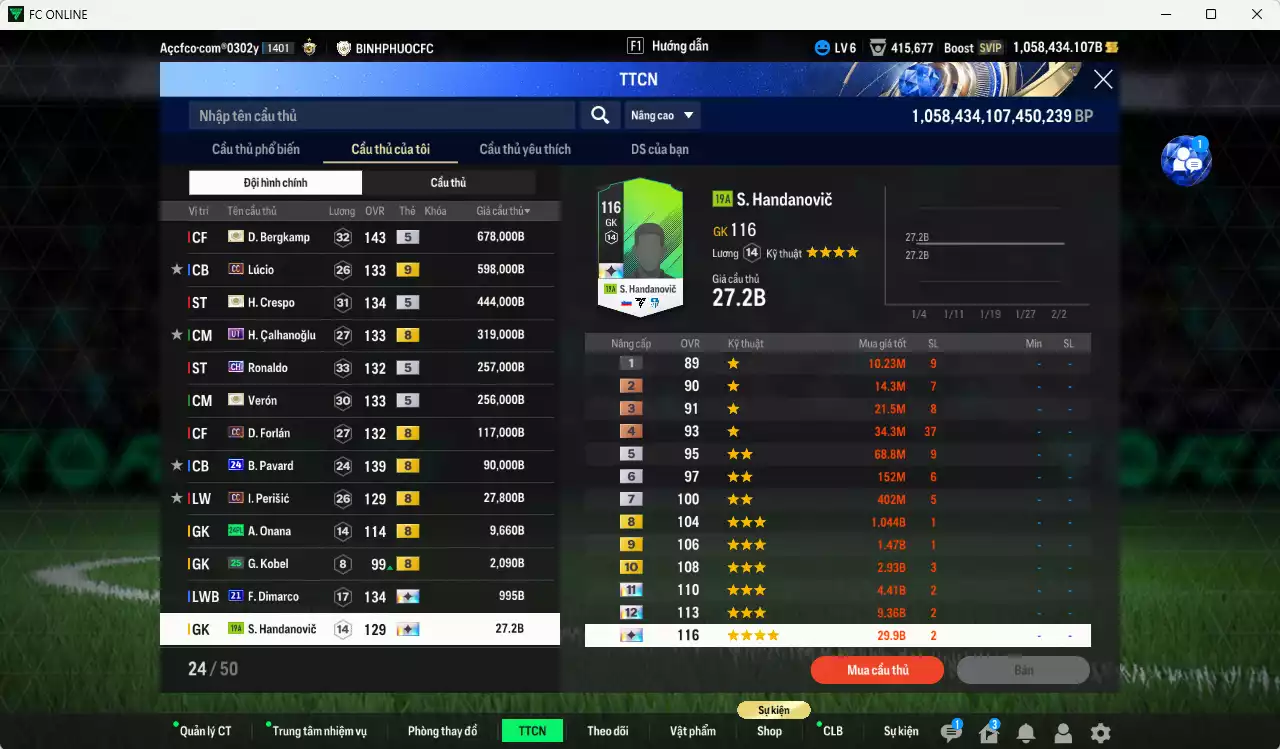
Task: Open the settings gear in bottom bar
Action: (1100, 732)
